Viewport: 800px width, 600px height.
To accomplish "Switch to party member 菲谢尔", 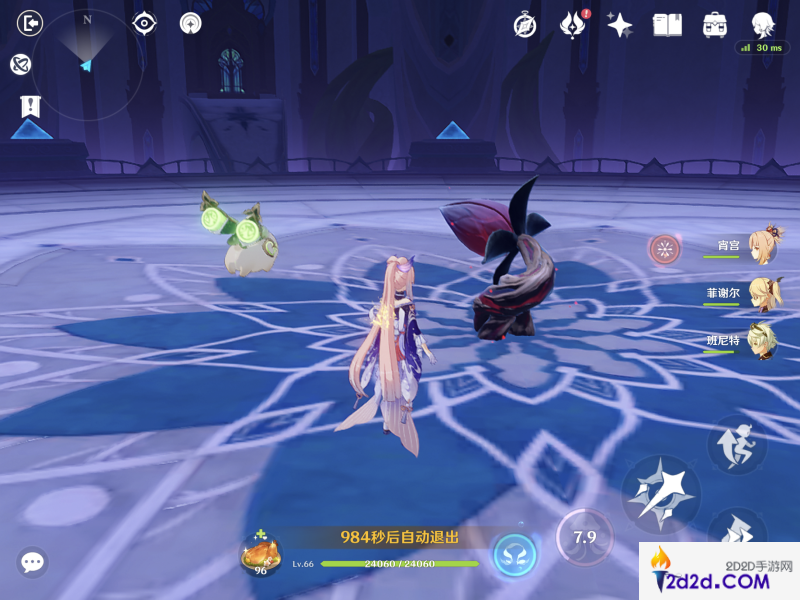I will [764, 293].
